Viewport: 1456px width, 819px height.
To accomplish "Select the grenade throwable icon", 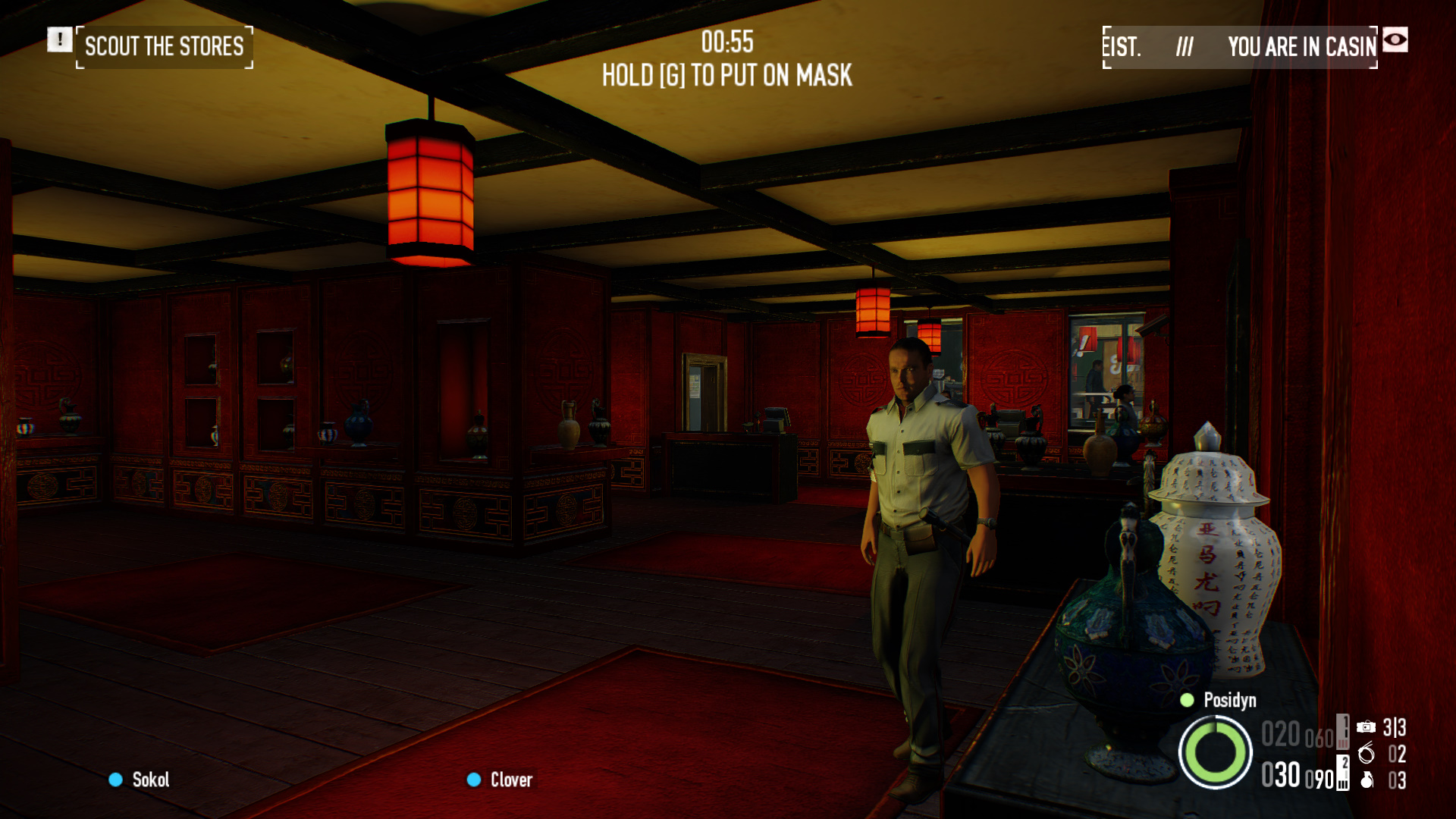I will [x=1367, y=780].
